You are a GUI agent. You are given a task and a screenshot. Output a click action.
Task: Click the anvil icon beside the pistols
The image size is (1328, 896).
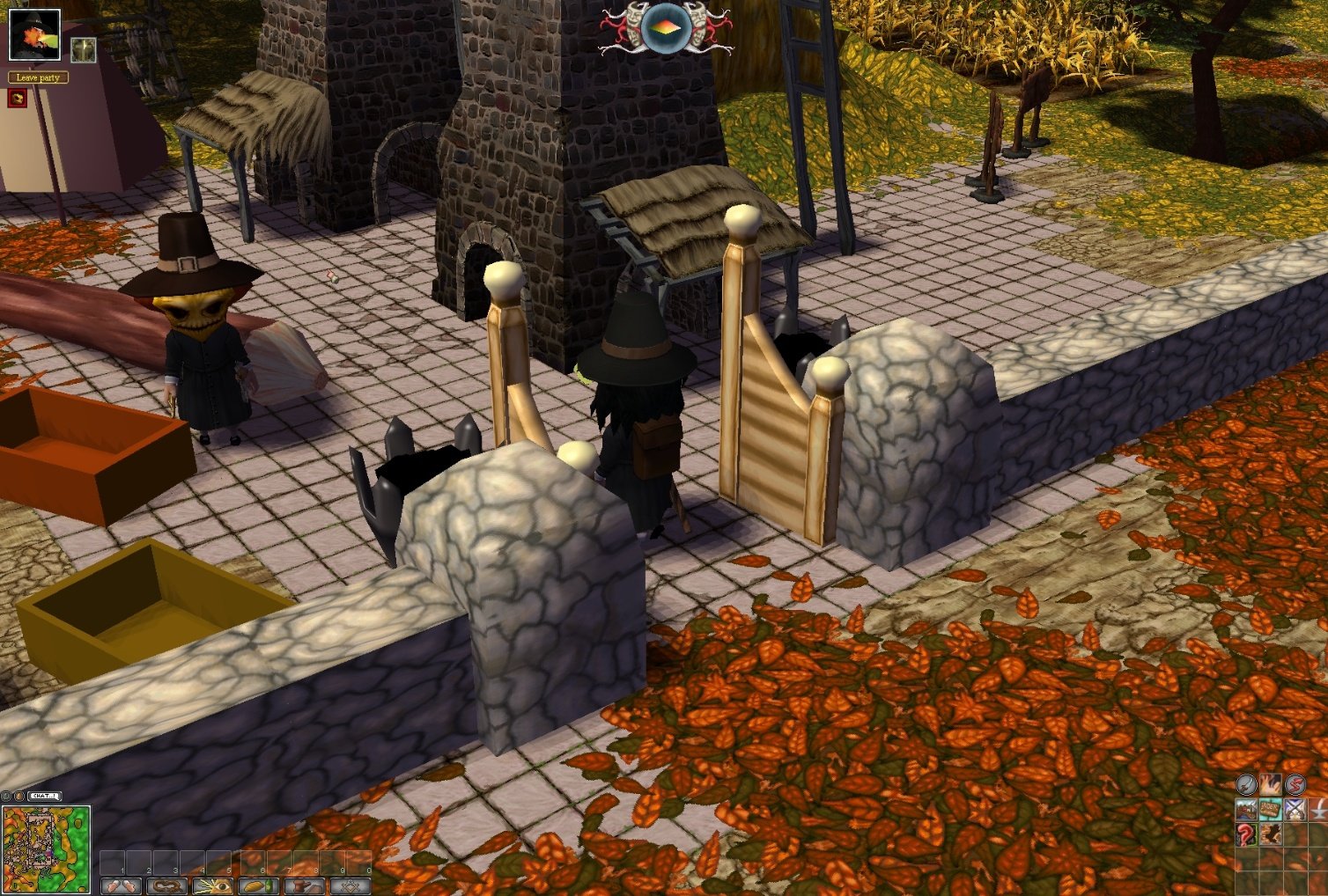tap(1319, 809)
